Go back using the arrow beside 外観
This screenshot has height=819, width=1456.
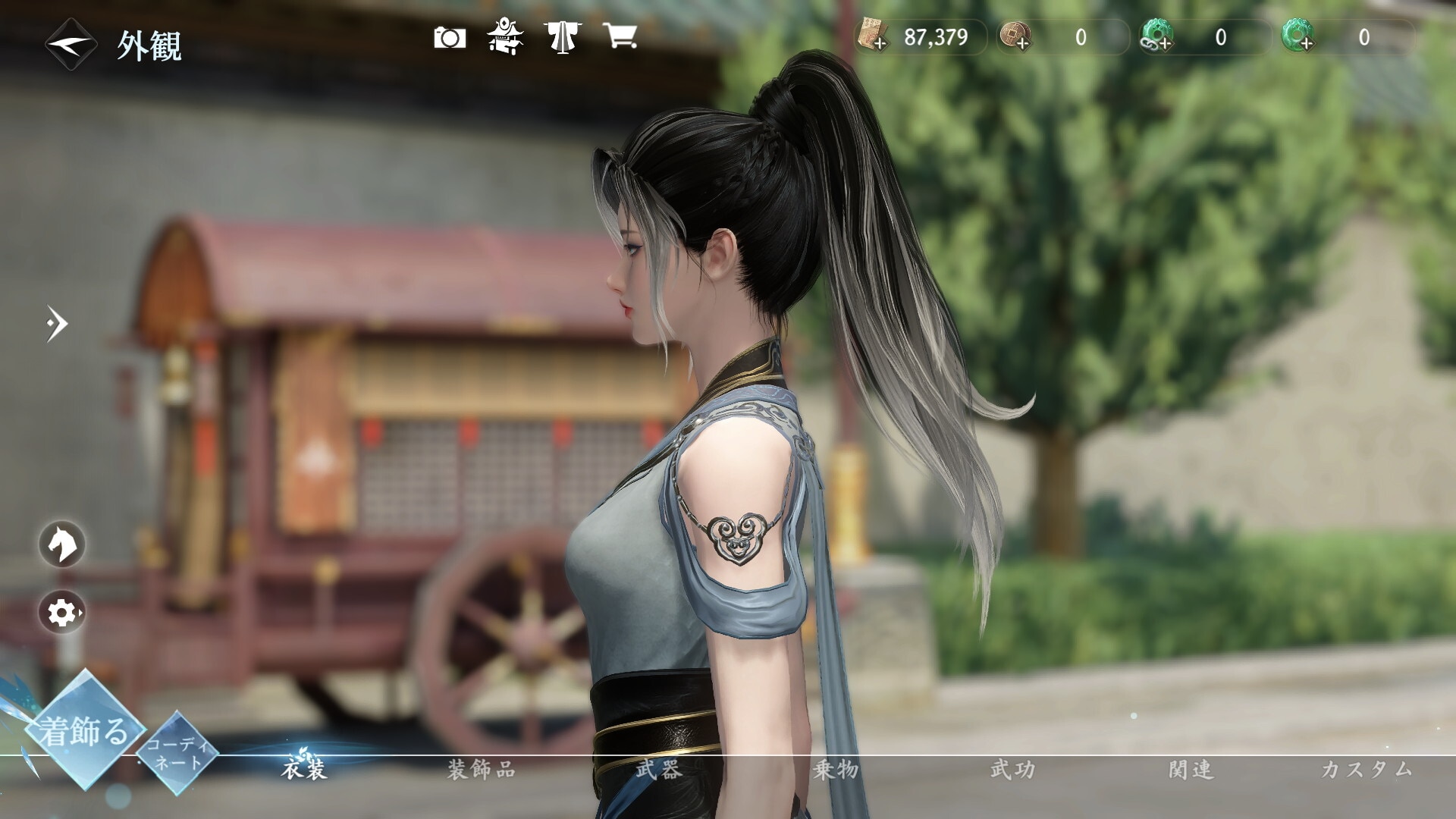71,44
